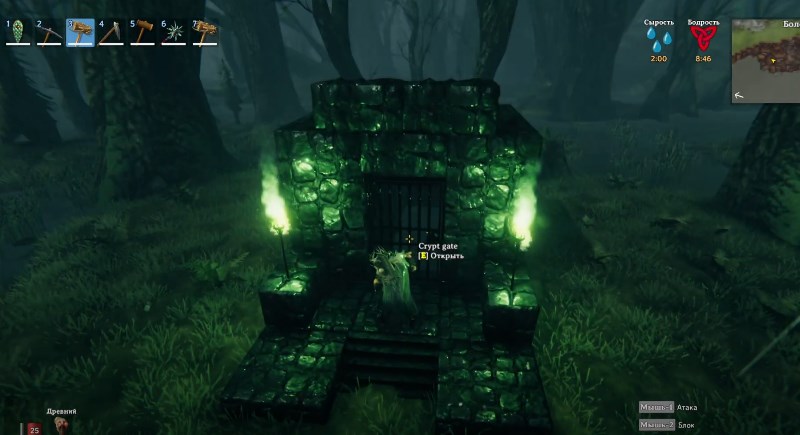The image size is (800, 435).
Task: Pick the antlered hammer in slot 7
Action: coord(204,31)
